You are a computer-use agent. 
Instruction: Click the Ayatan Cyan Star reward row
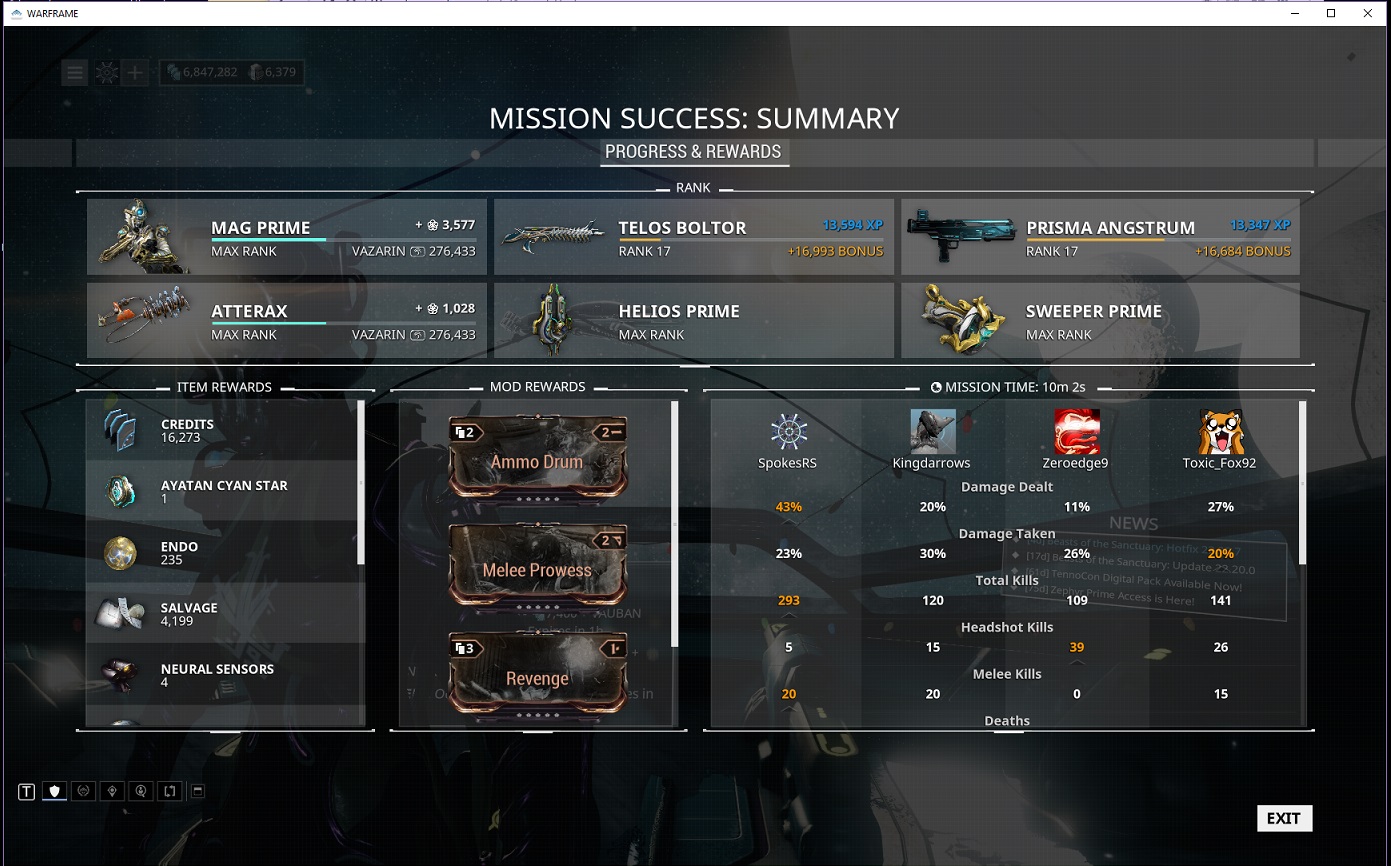tap(224, 491)
